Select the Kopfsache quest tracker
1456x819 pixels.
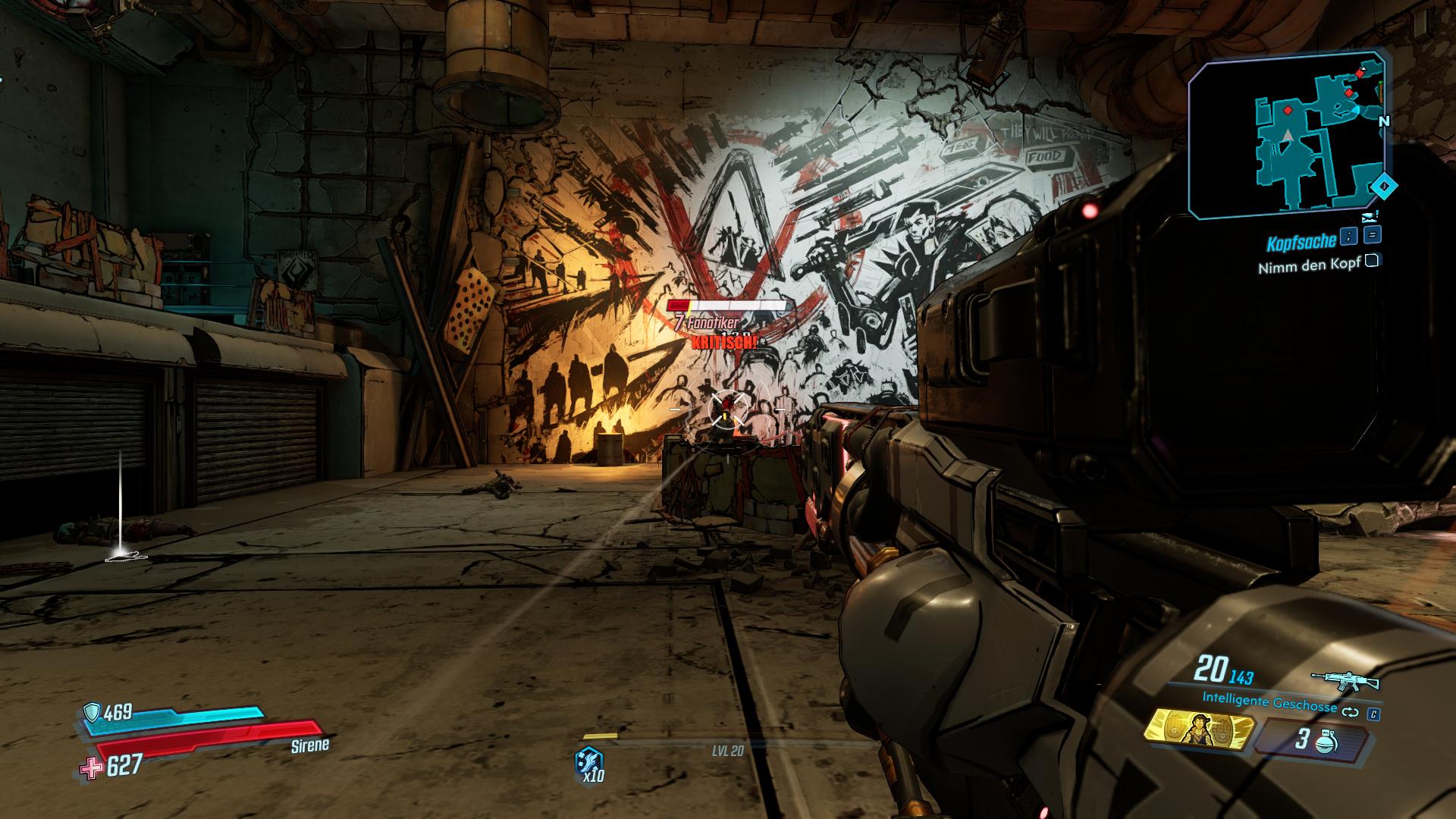click(1300, 243)
